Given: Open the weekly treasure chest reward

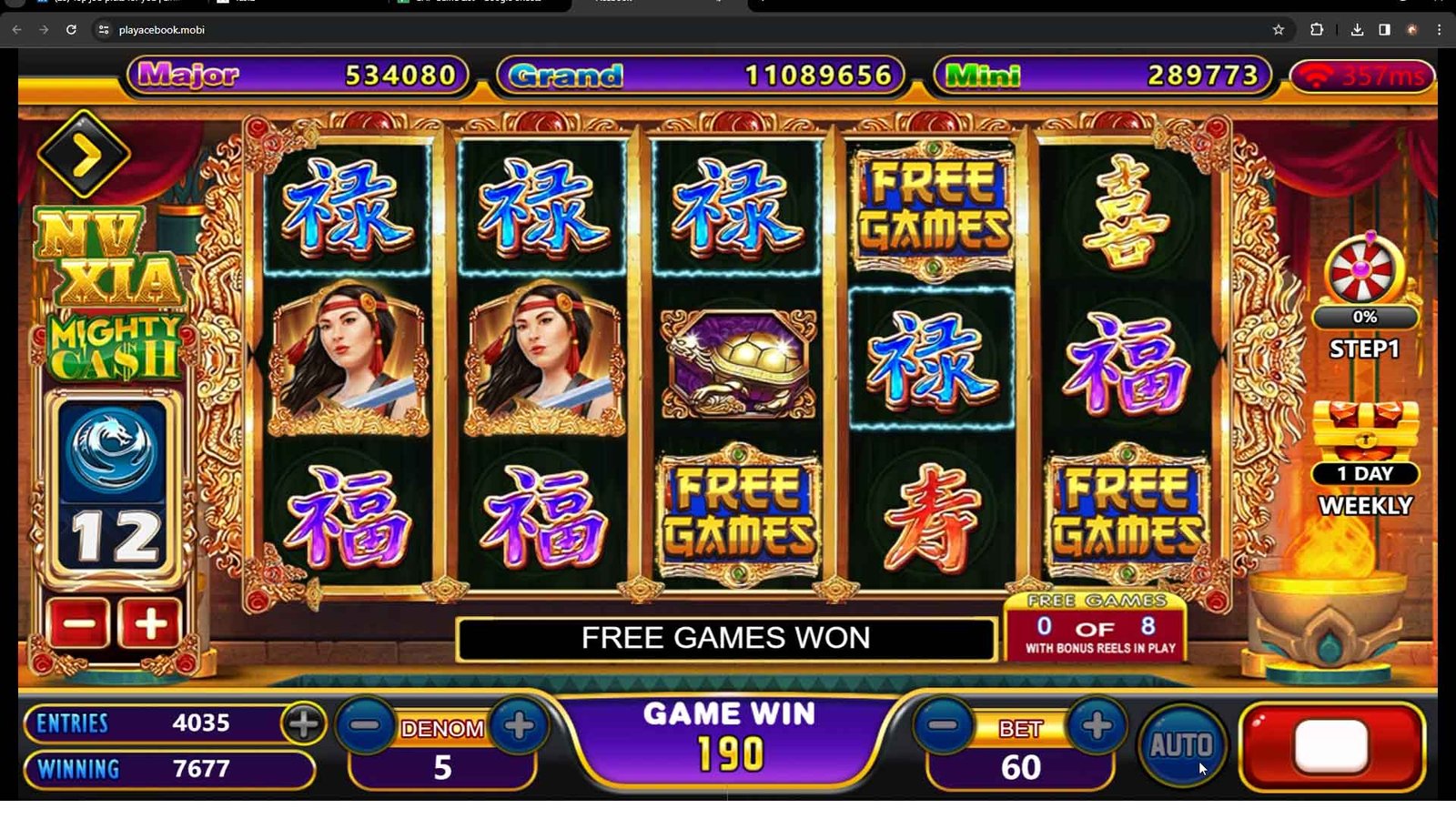Looking at the screenshot, I should 1365,430.
